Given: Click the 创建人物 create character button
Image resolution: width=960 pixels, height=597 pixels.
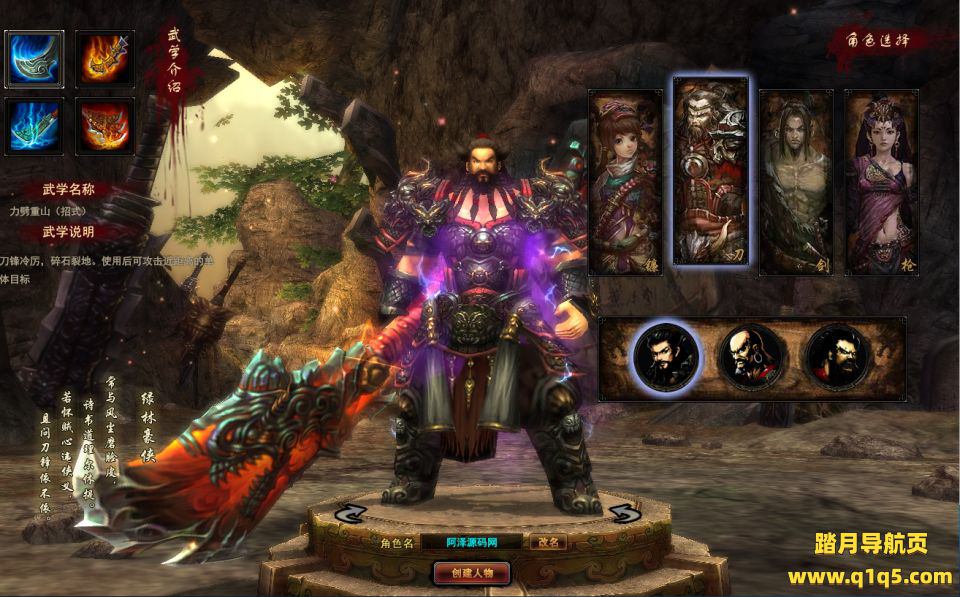Looking at the screenshot, I should (x=473, y=573).
